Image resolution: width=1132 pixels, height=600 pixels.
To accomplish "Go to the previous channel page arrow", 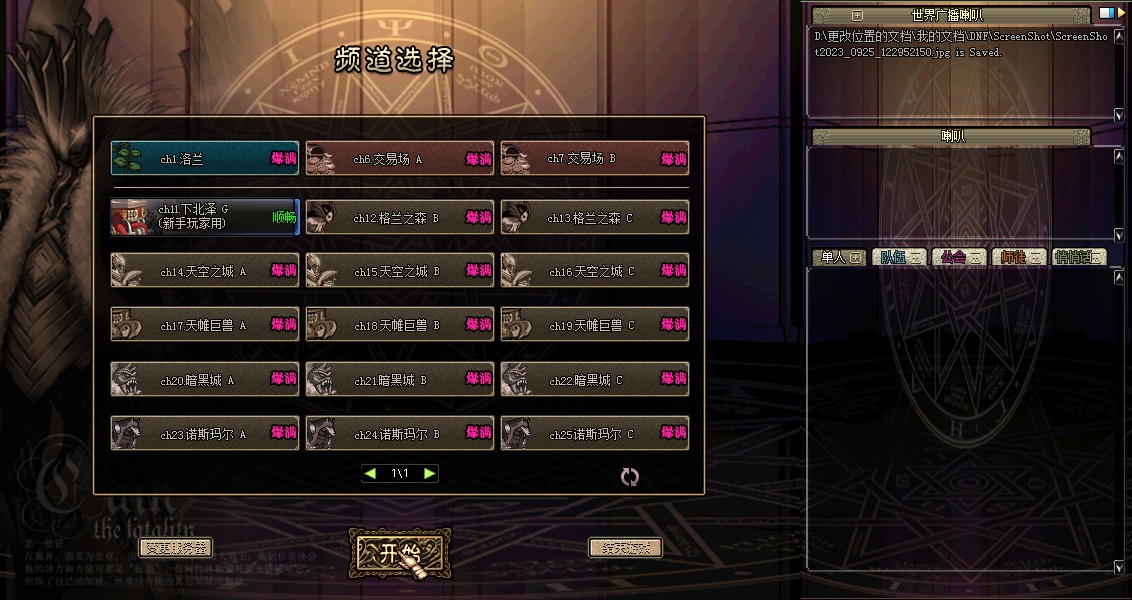I will [370, 473].
